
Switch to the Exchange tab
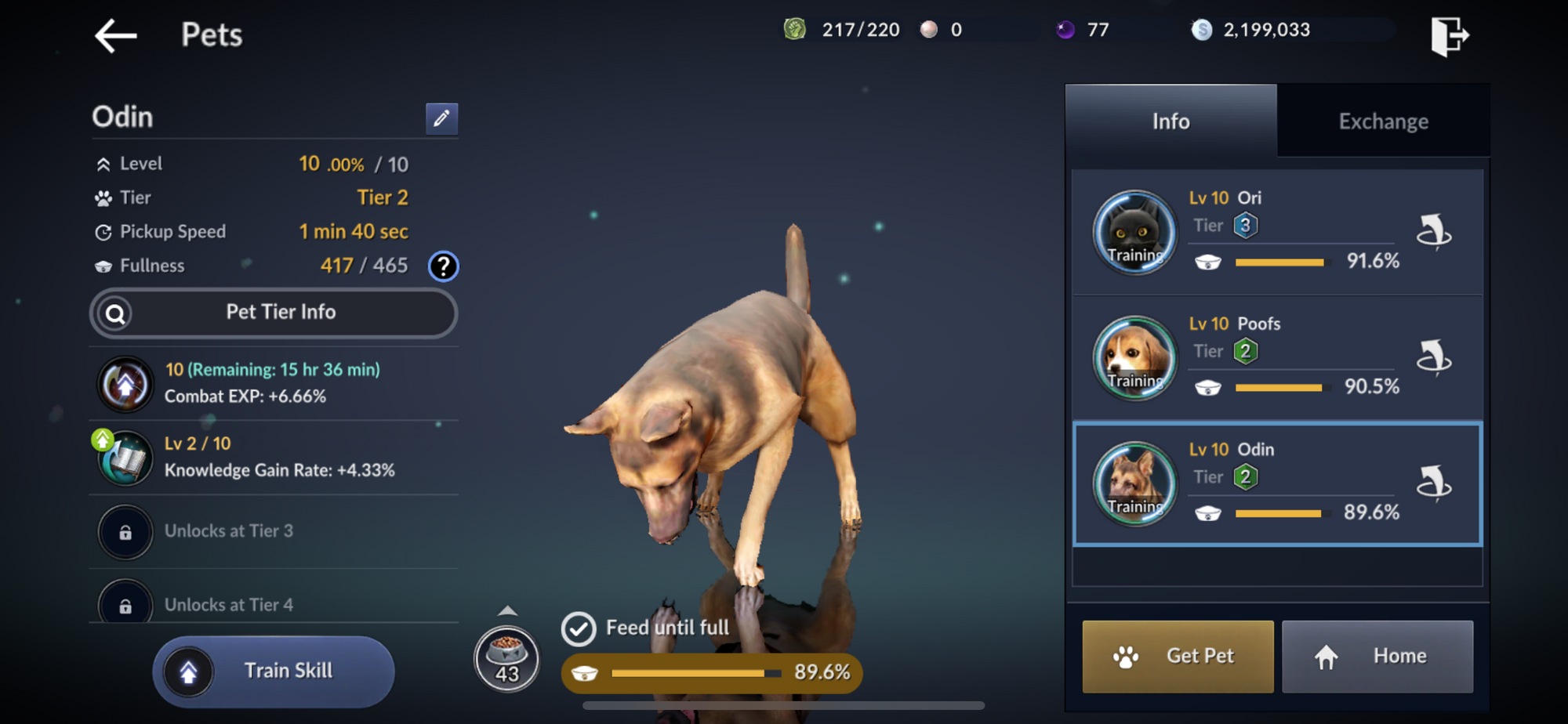point(1383,121)
